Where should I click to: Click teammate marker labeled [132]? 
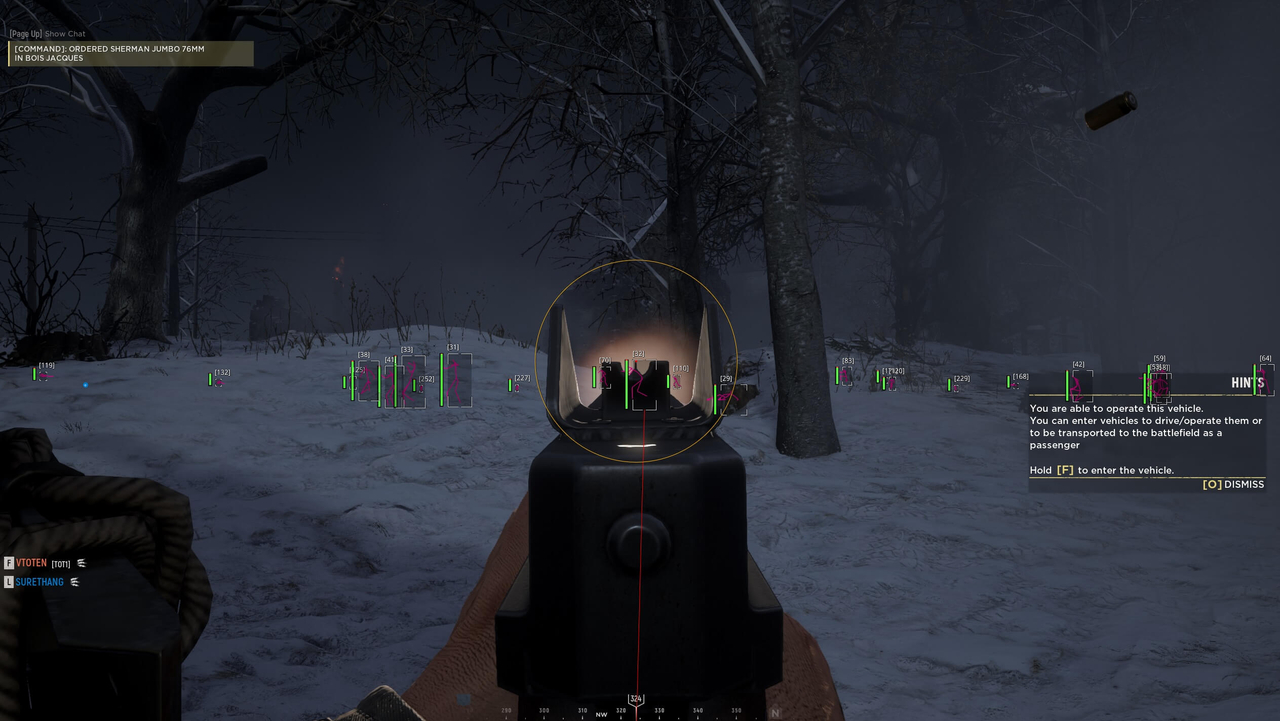(220, 377)
